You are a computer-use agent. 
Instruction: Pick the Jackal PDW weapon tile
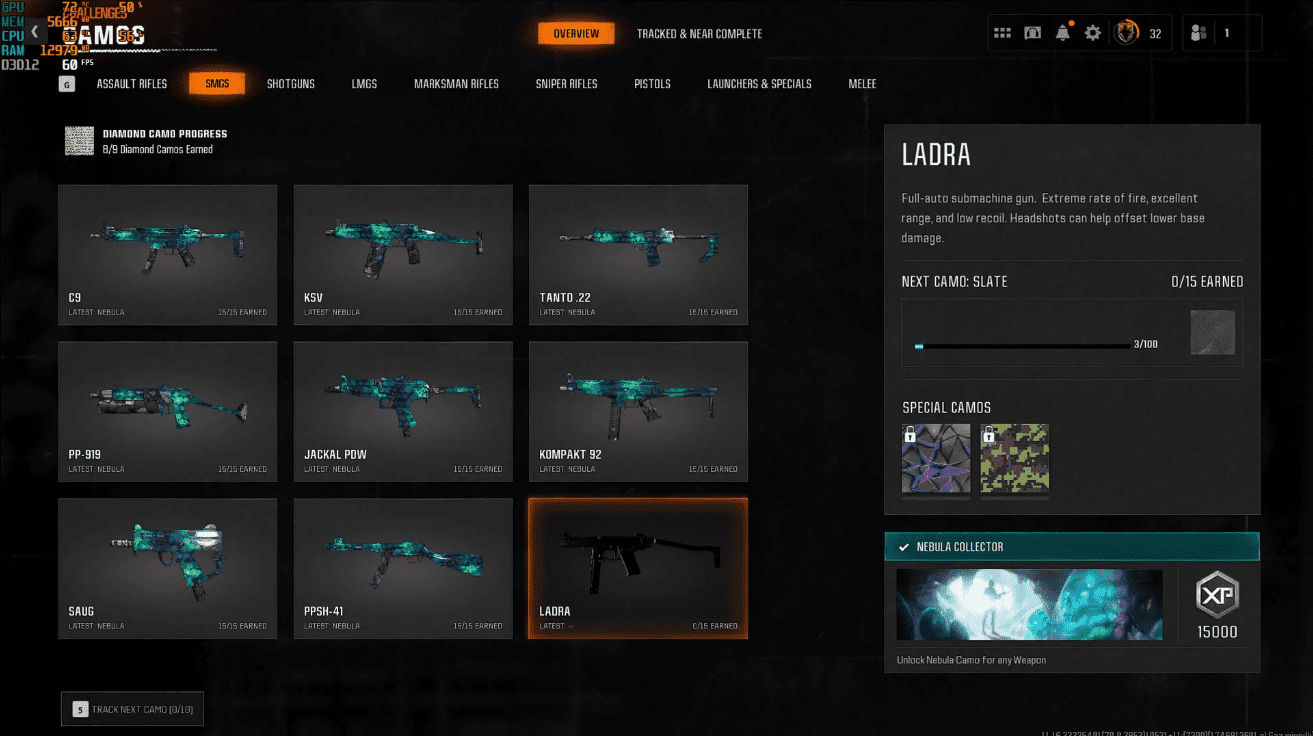403,412
